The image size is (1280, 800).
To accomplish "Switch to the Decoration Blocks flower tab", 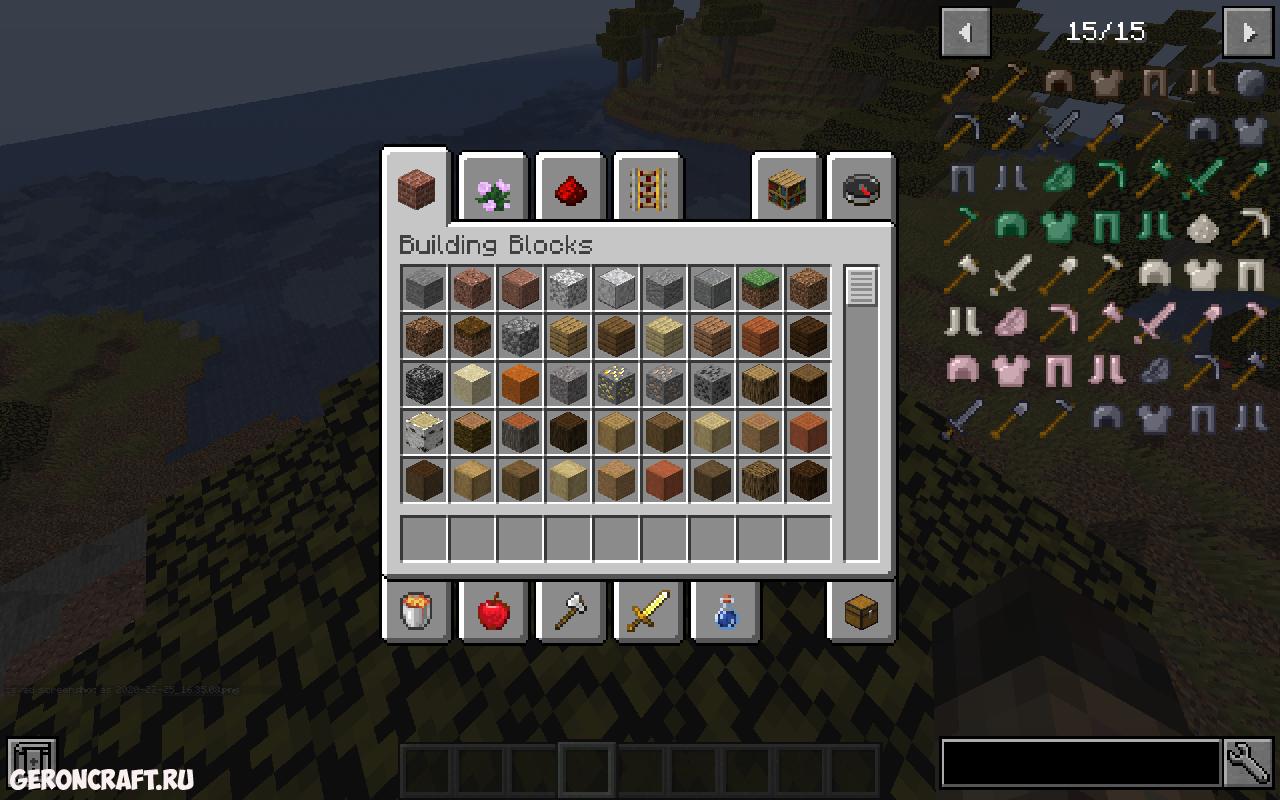I will (x=493, y=189).
